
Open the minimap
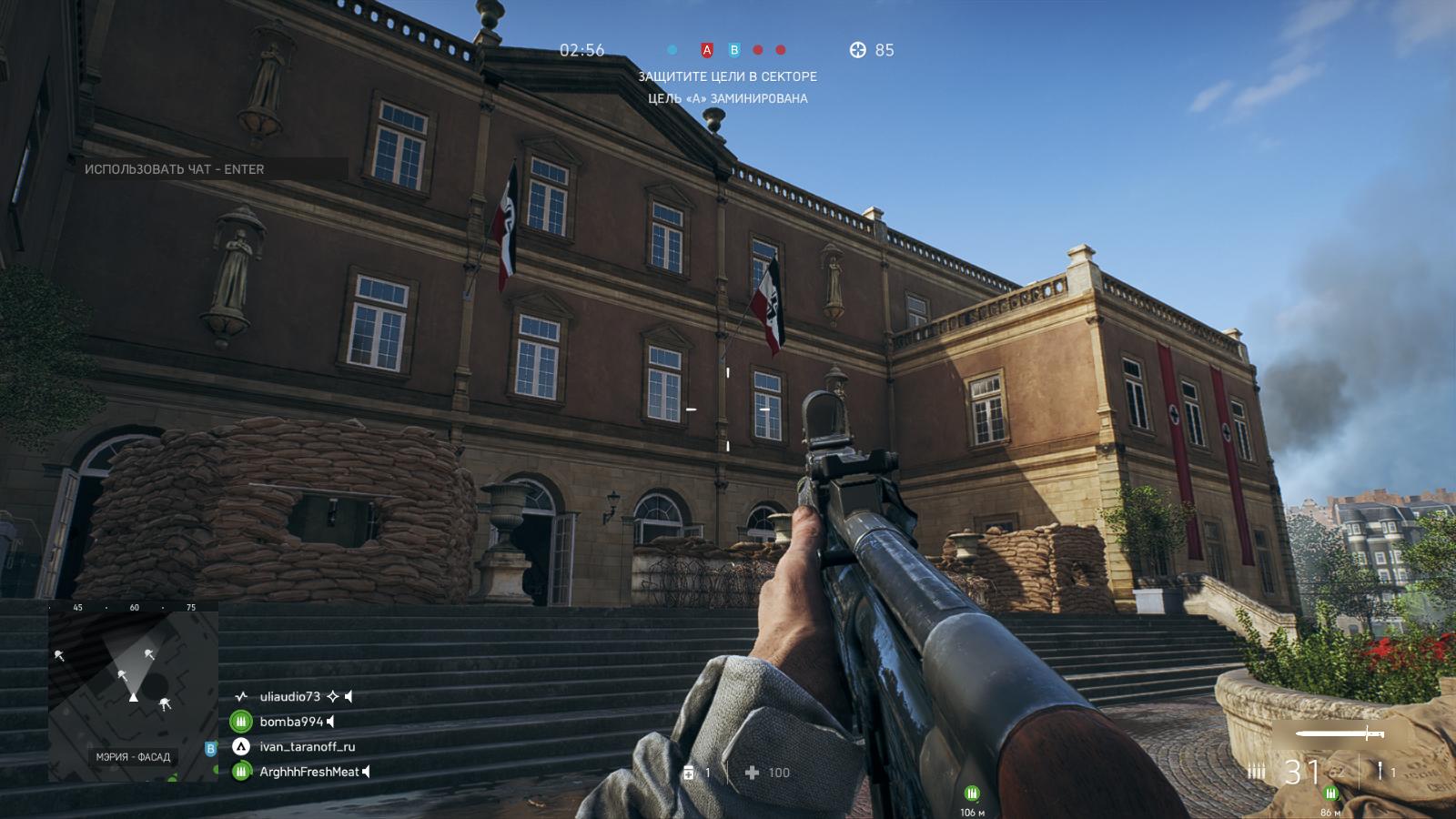click(134, 690)
